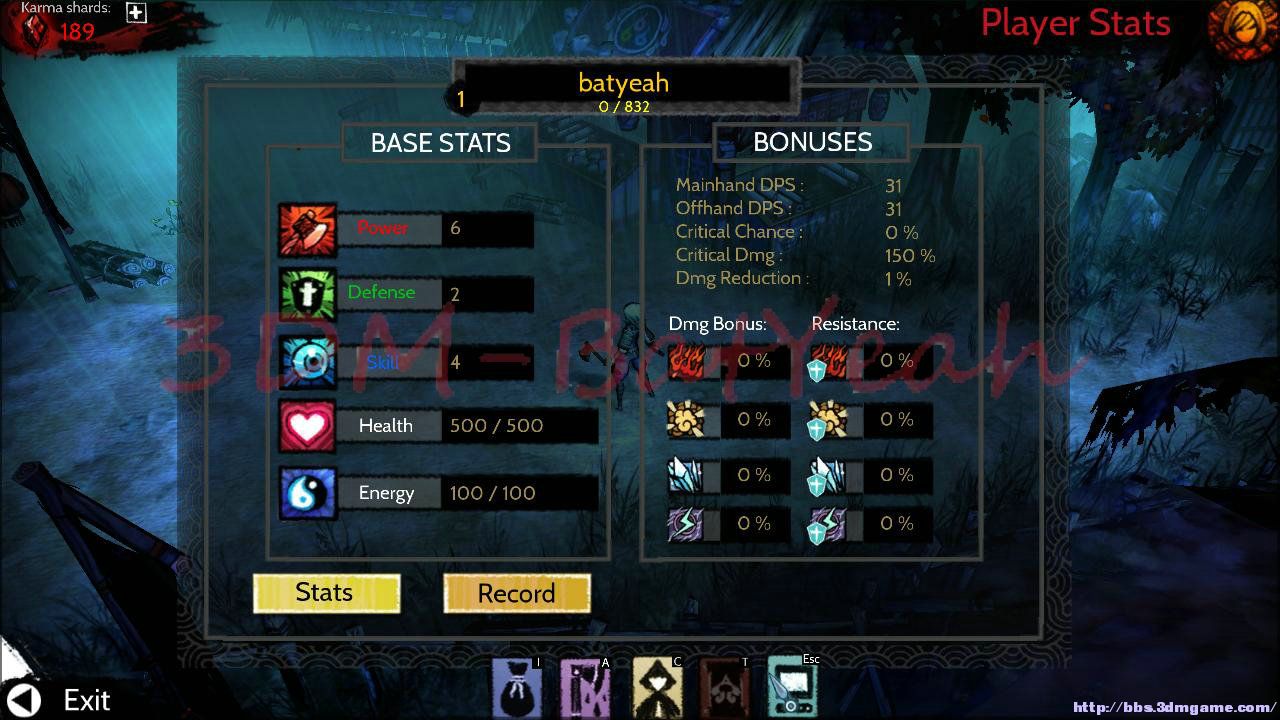
Task: Select the hooded character icon
Action: (x=657, y=687)
